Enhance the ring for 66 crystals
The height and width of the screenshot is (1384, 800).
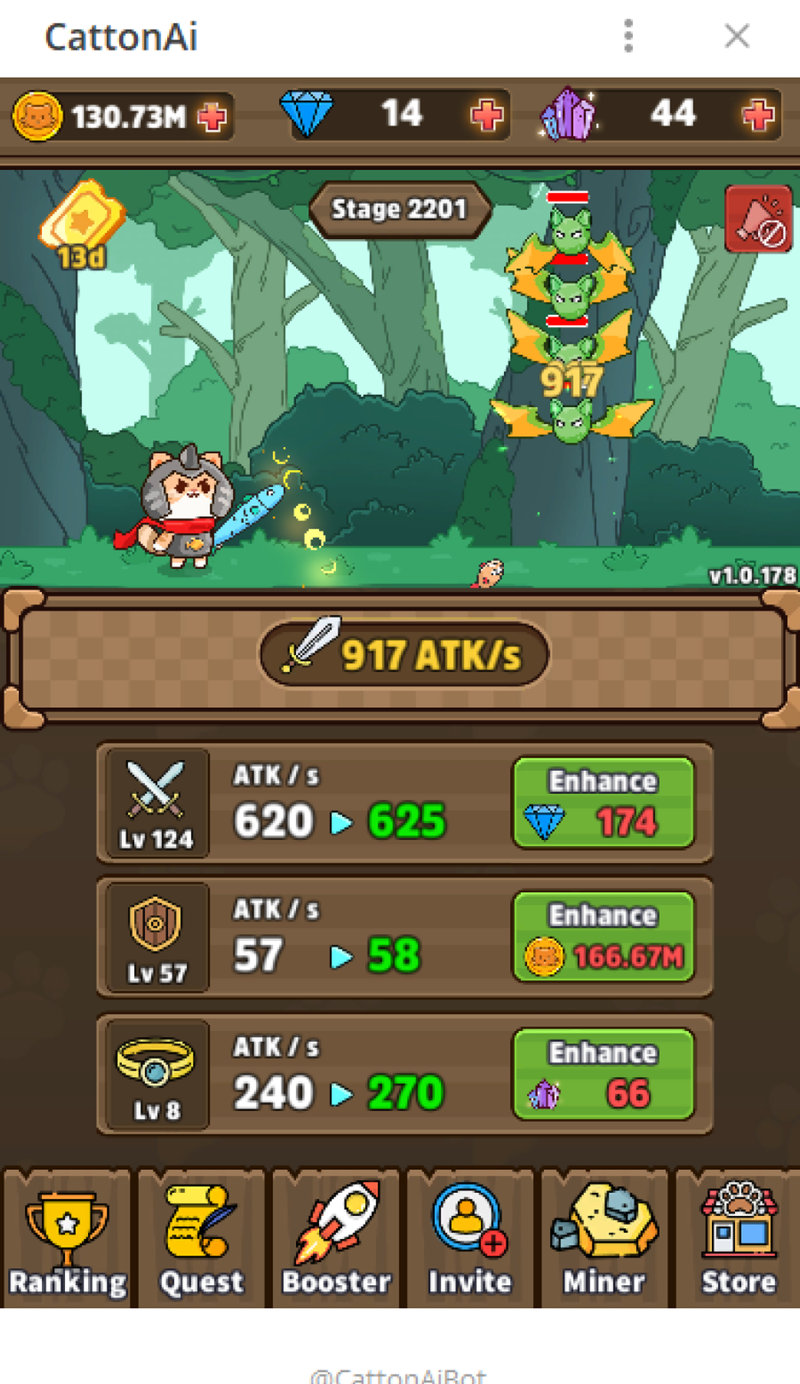(603, 1074)
